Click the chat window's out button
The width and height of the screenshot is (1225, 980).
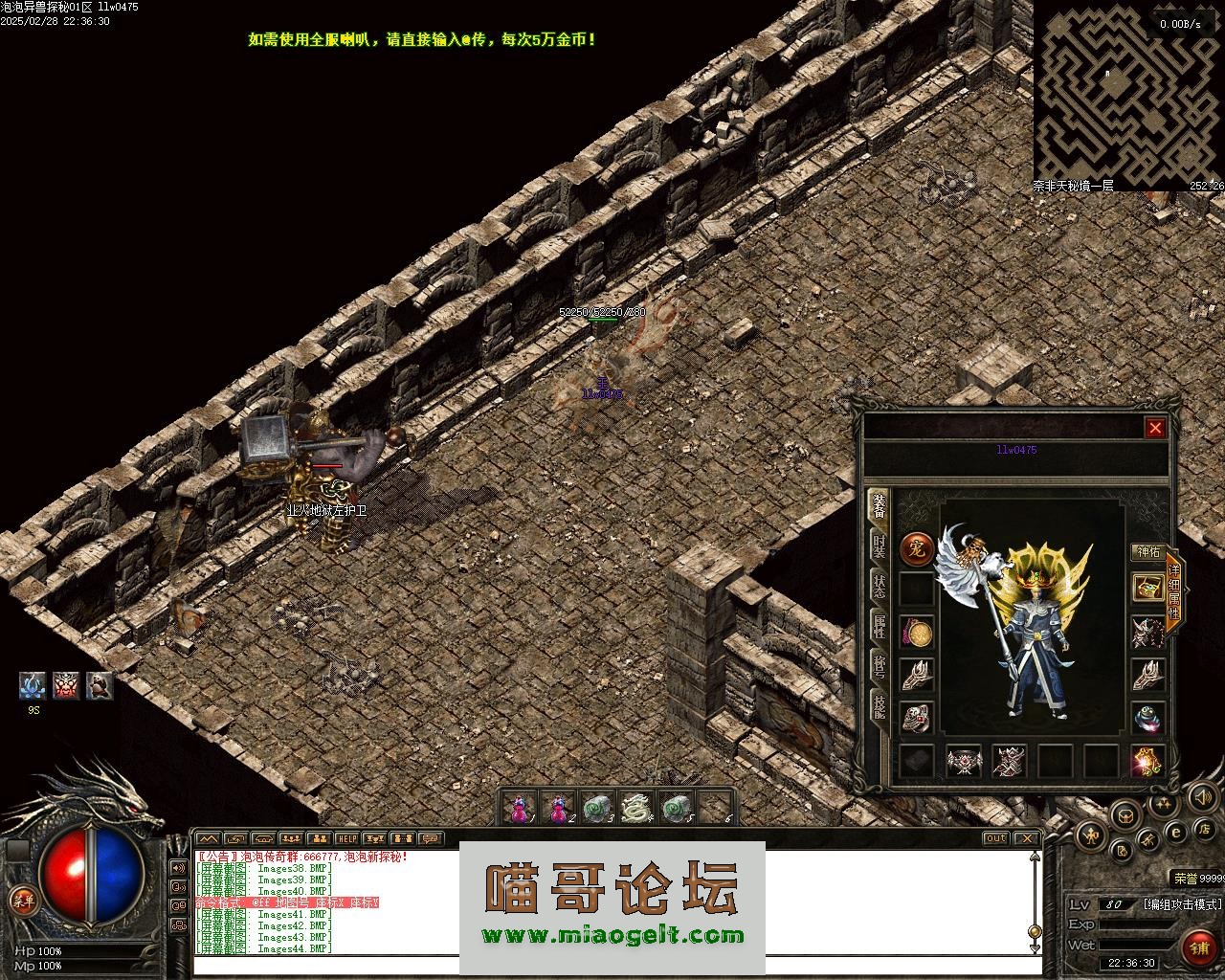click(996, 839)
